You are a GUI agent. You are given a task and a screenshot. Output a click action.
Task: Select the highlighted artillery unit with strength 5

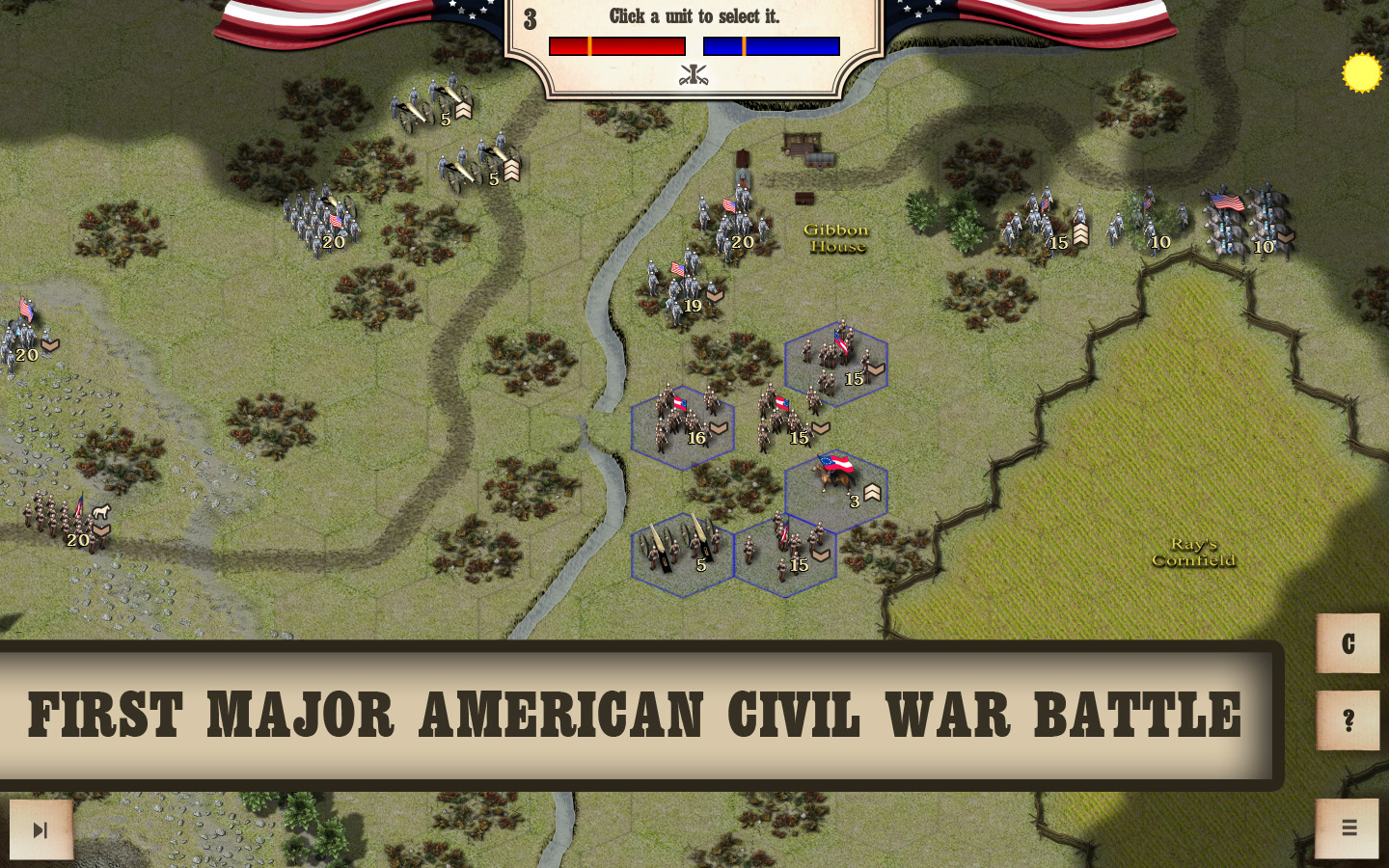(682, 553)
